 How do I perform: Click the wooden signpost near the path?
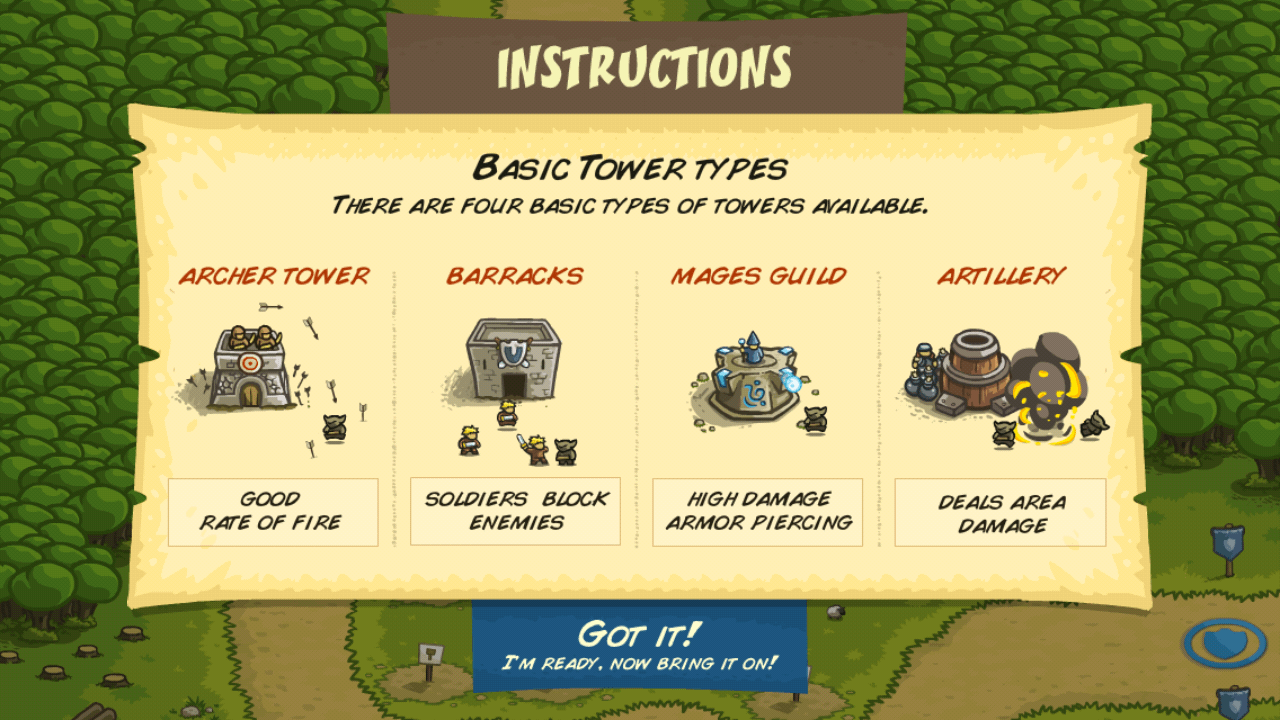click(429, 655)
